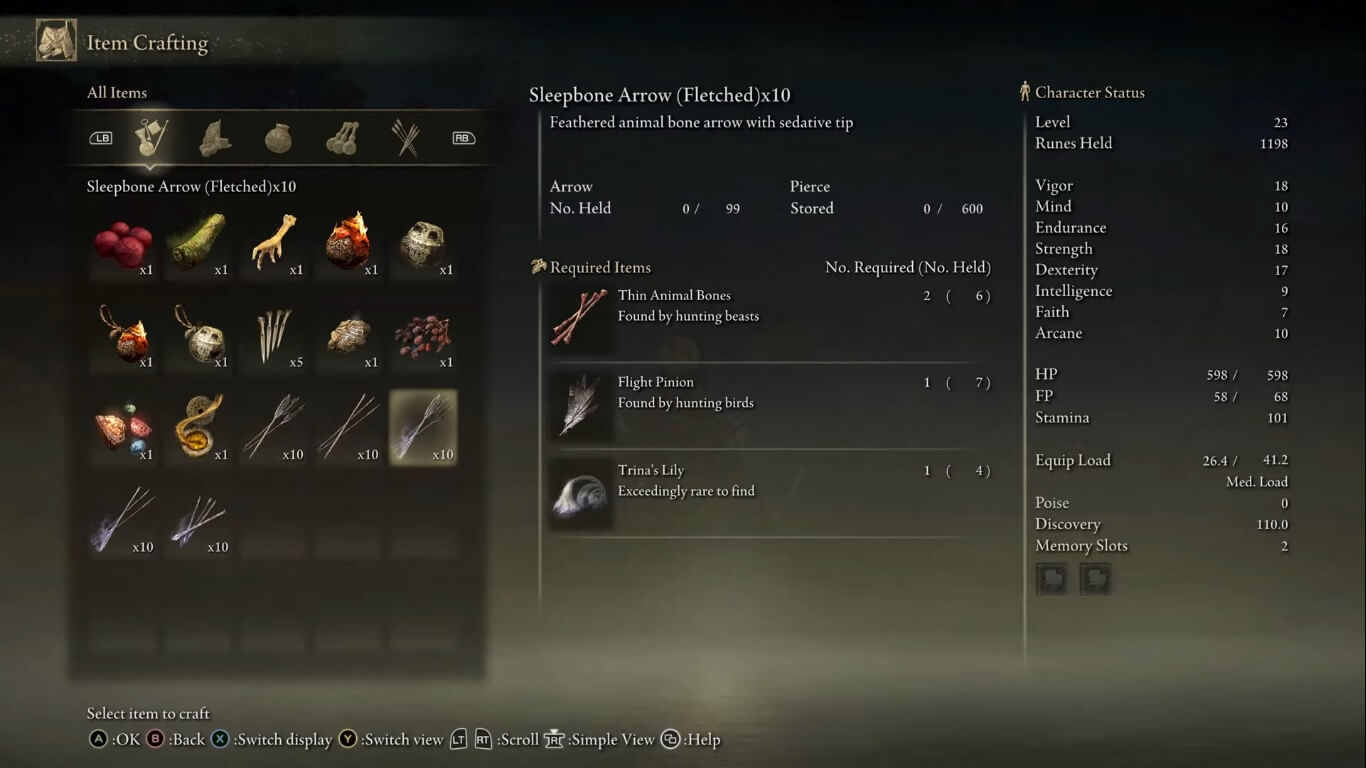
Task: Open the Thin Animal Bones required item
Action: [x=769, y=316]
